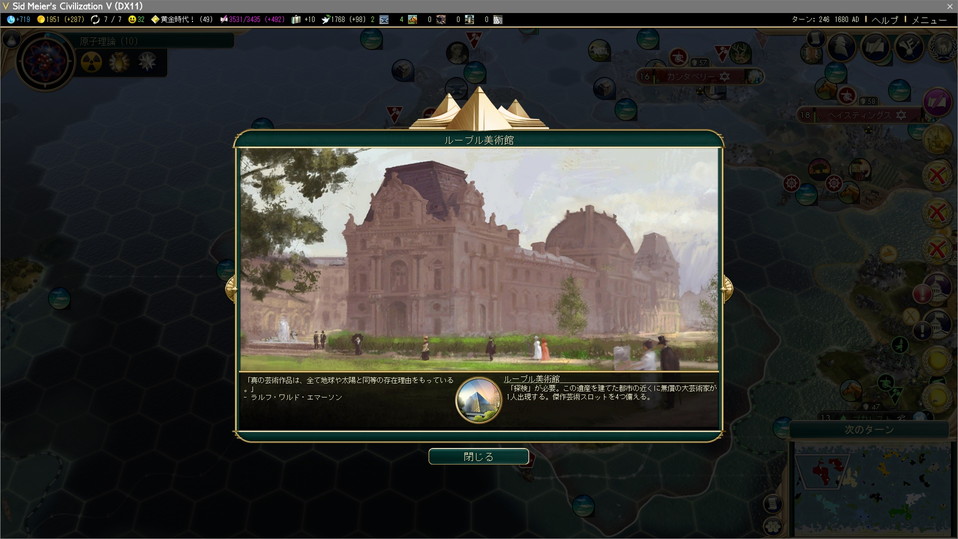The height and width of the screenshot is (539, 958).
Task: Open the purple culture progress readout
Action: [256, 19]
